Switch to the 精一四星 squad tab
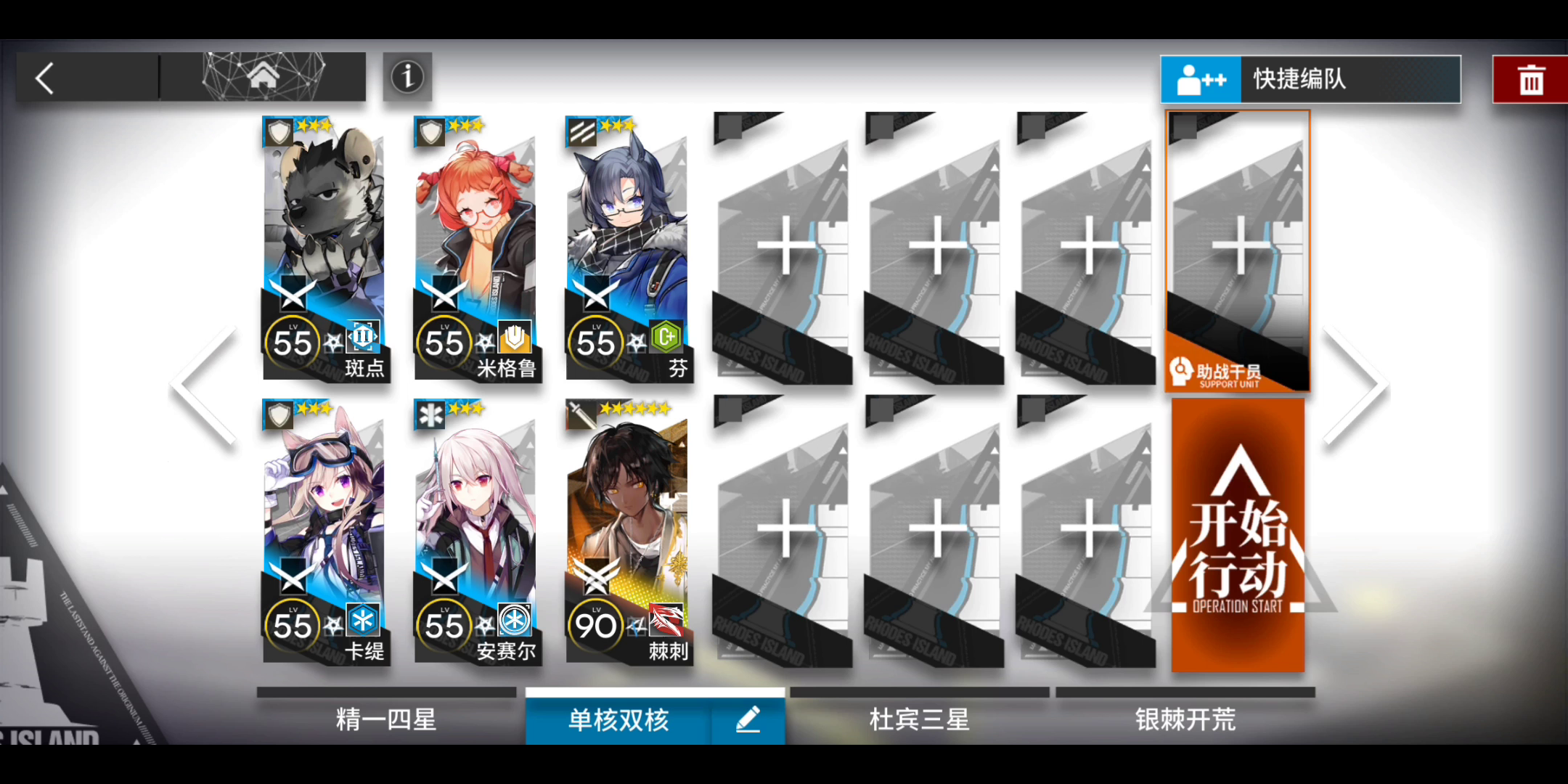1568x784 pixels. coord(387,719)
